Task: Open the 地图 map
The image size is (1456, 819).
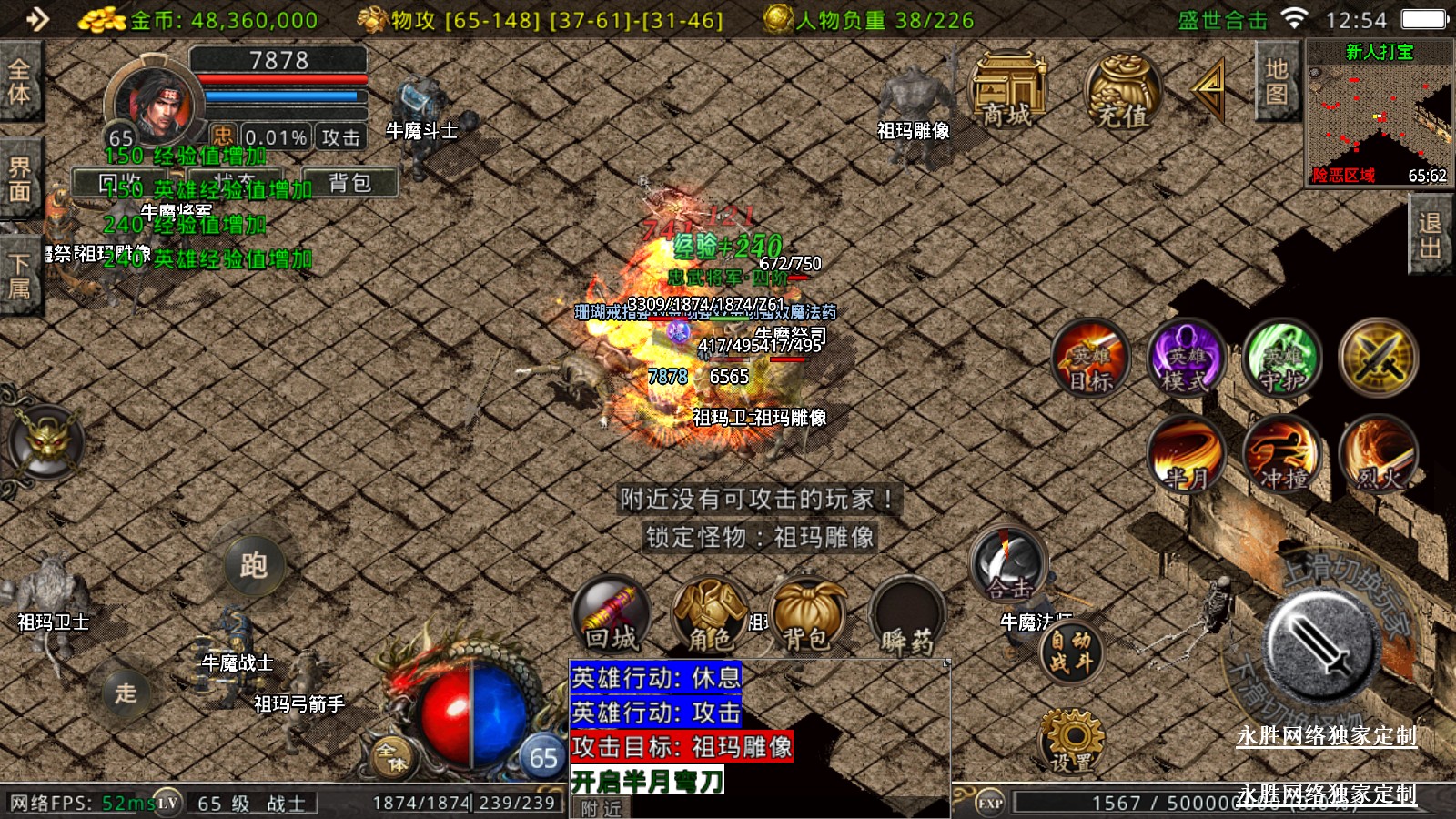Action: click(1276, 82)
